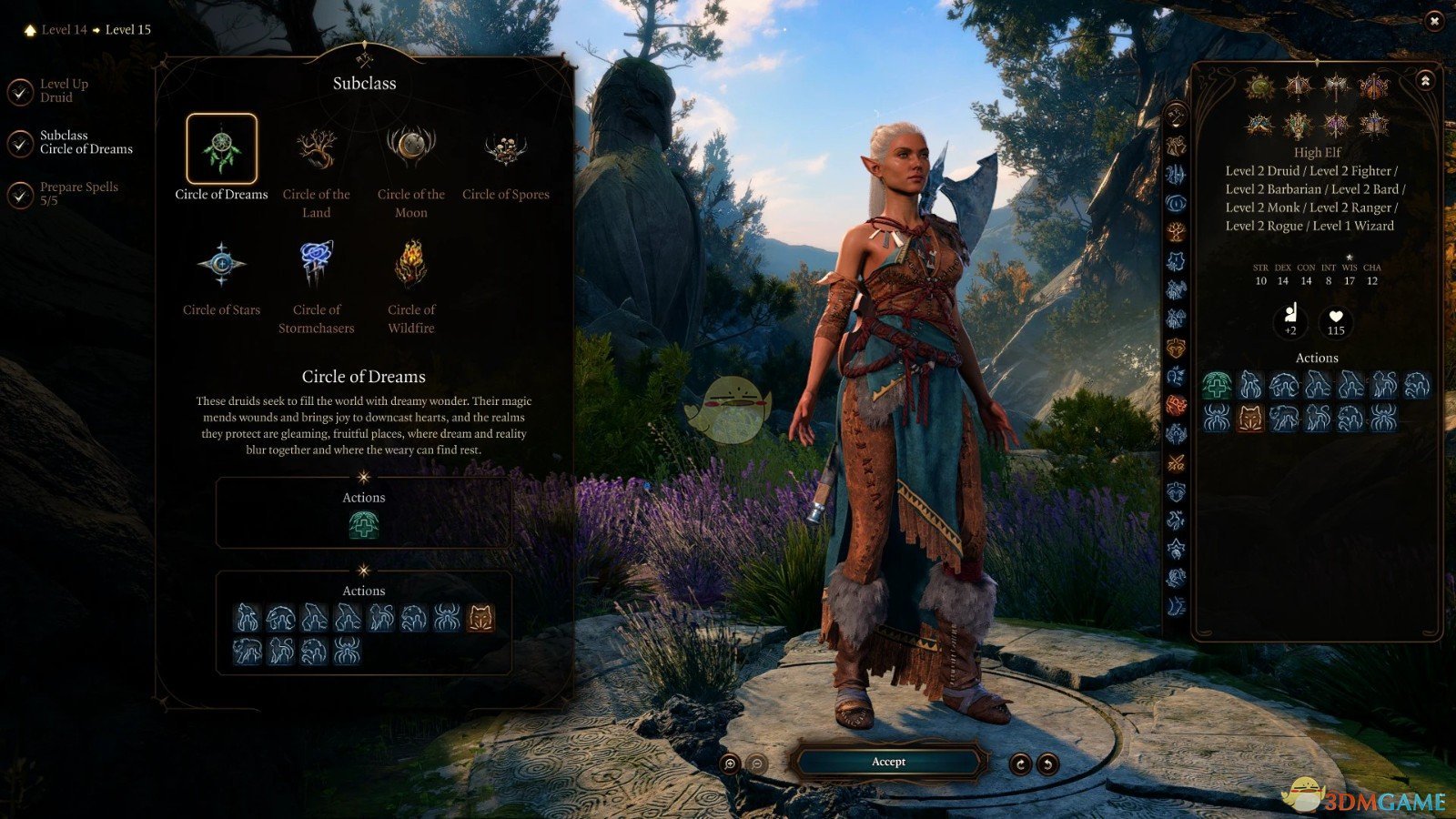Viewport: 1456px width, 819px height.
Task: Click the hit points heart icon
Action: click(x=1335, y=319)
